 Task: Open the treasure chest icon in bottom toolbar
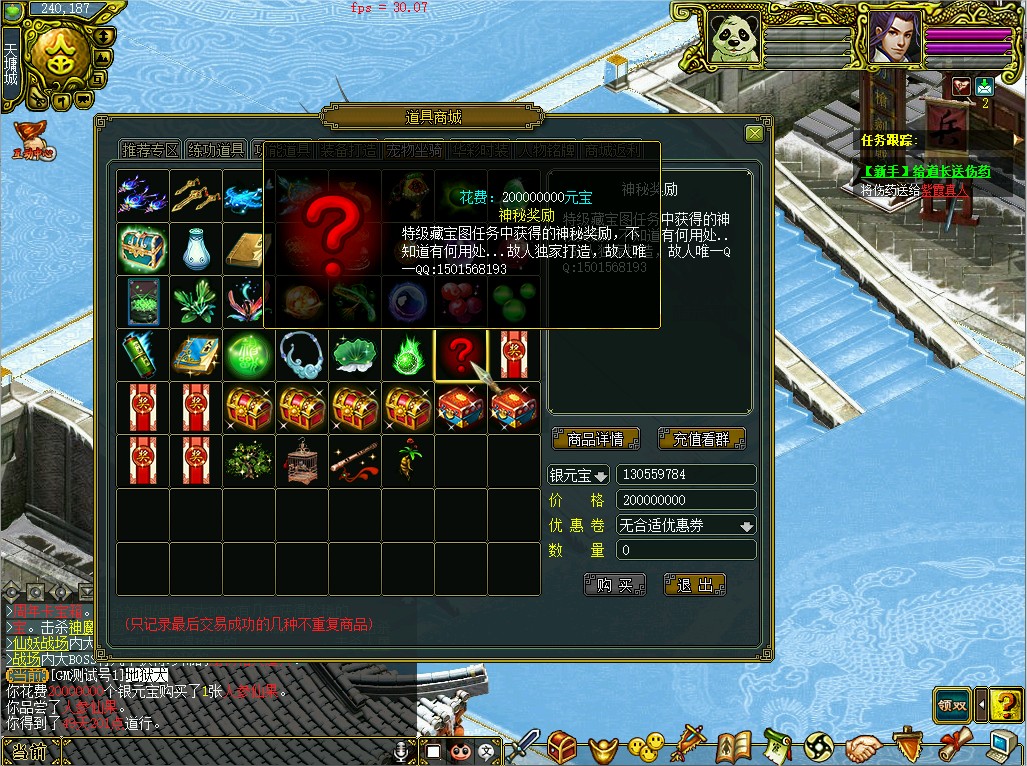(561, 746)
